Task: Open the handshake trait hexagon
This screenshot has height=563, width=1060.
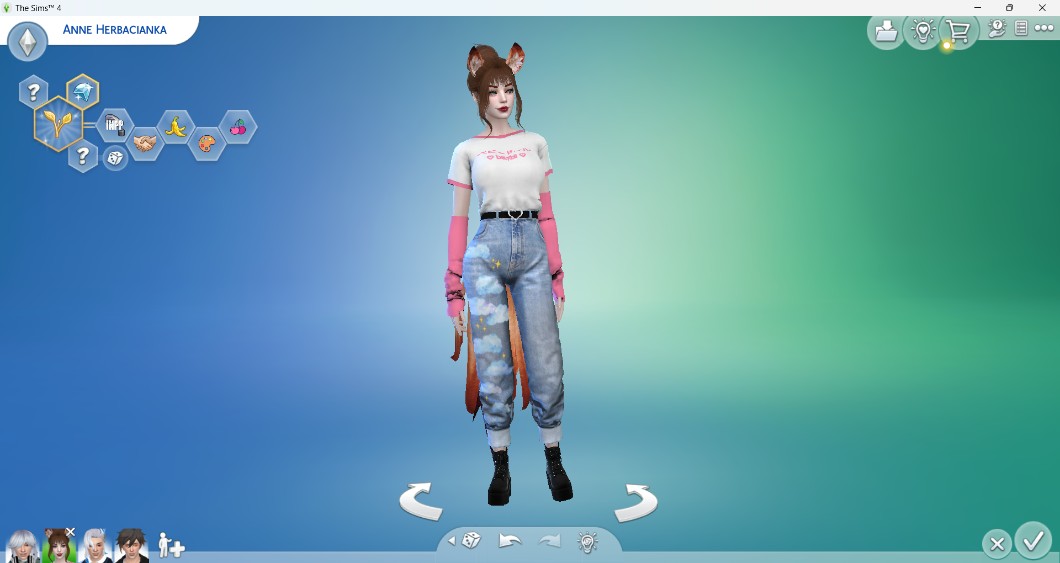Action: click(x=146, y=144)
